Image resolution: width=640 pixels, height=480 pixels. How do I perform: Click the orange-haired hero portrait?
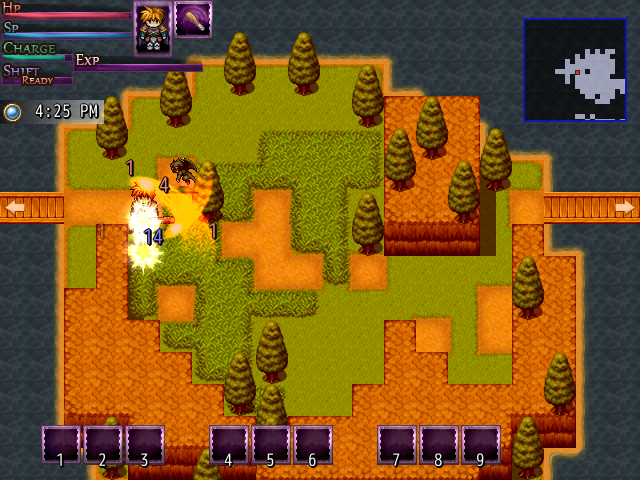(x=152, y=27)
